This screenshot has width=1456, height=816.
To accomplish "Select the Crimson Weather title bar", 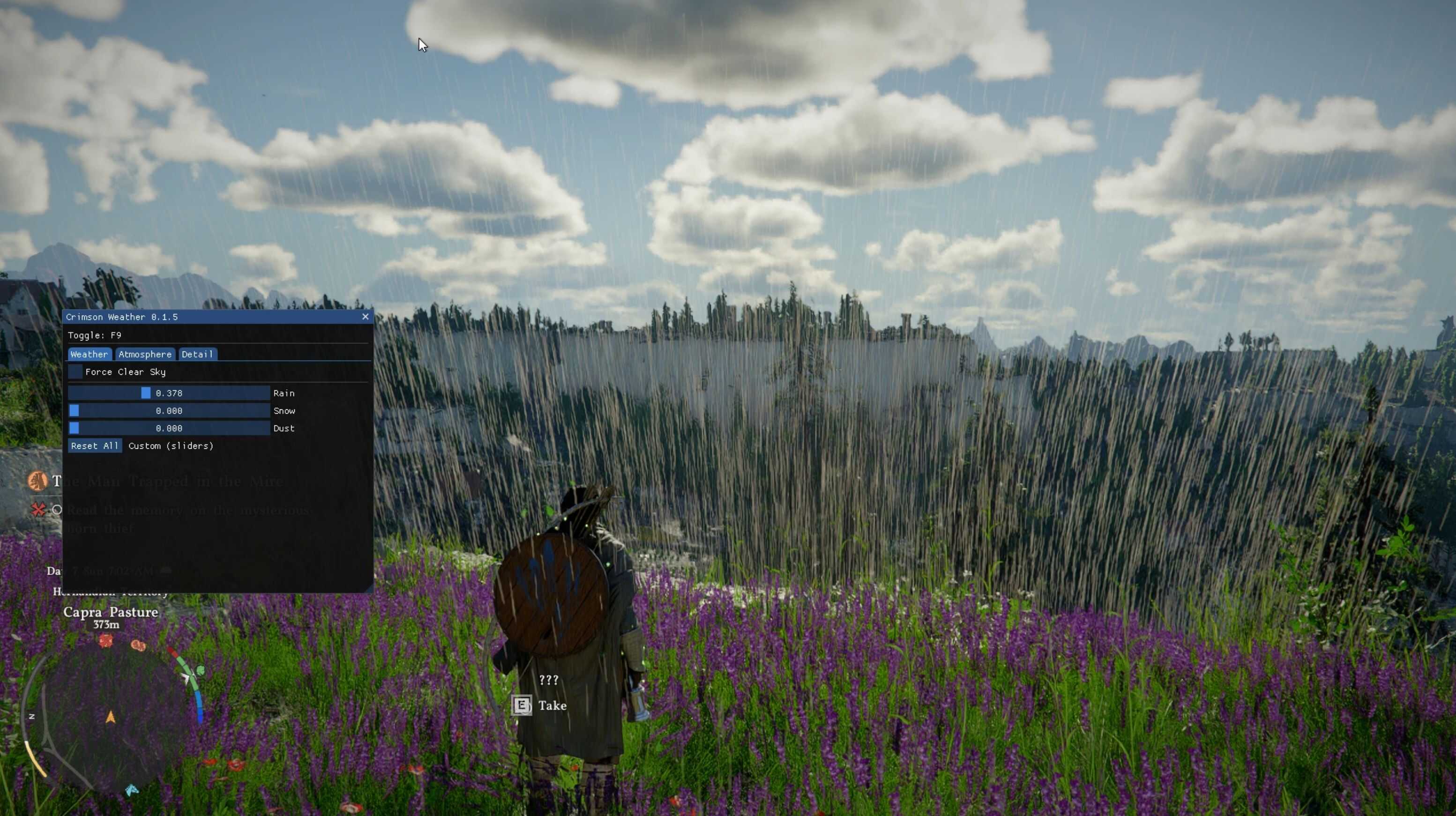I will (x=209, y=317).
